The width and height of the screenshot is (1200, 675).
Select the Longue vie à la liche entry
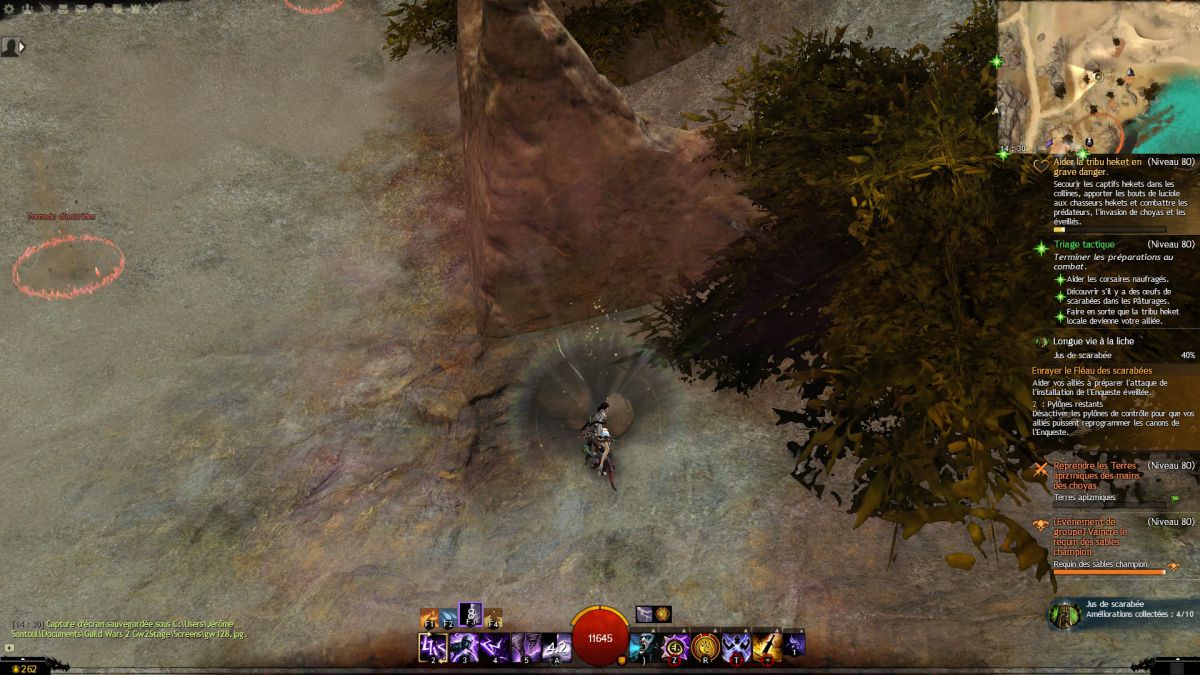point(1093,341)
